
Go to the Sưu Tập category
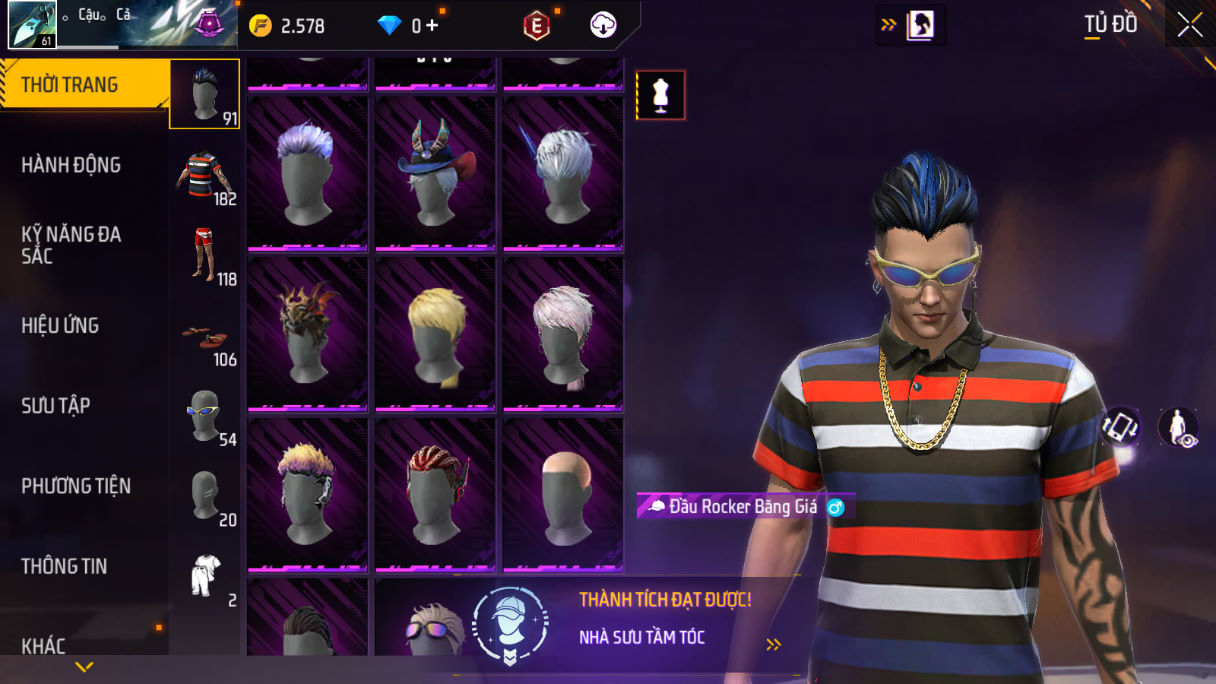tap(56, 405)
